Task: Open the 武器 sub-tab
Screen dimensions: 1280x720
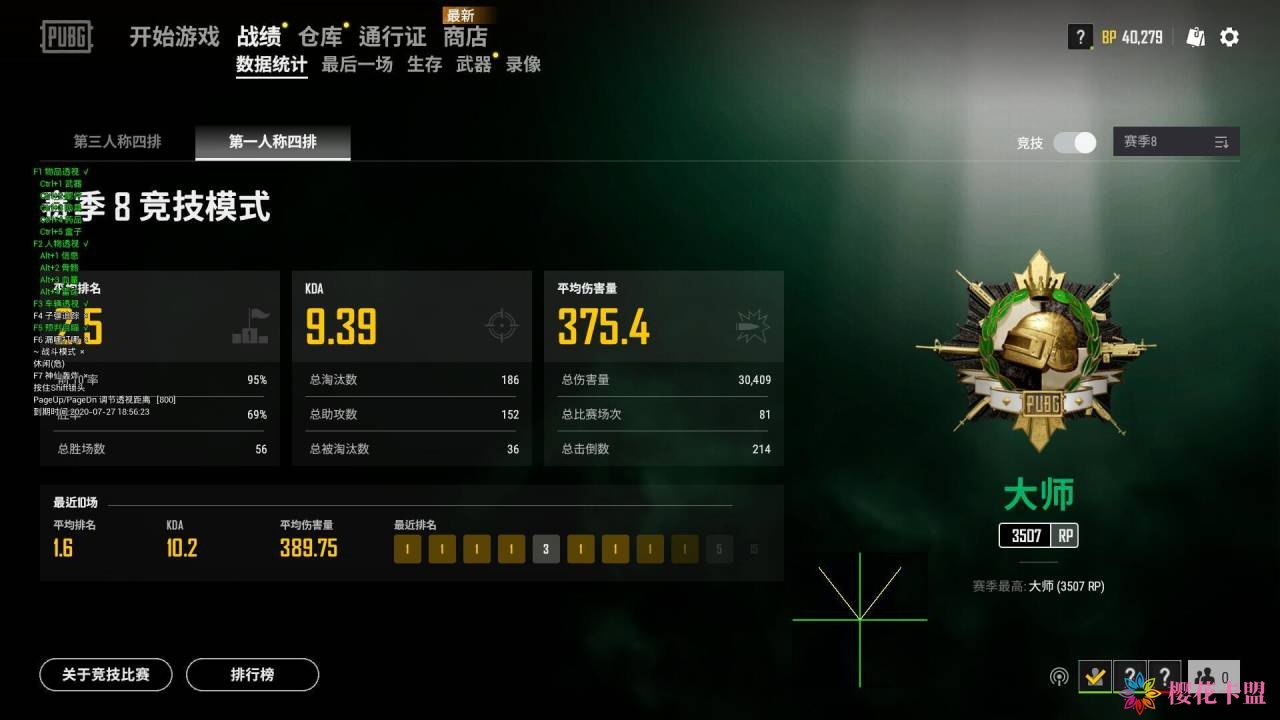Action: coord(473,65)
